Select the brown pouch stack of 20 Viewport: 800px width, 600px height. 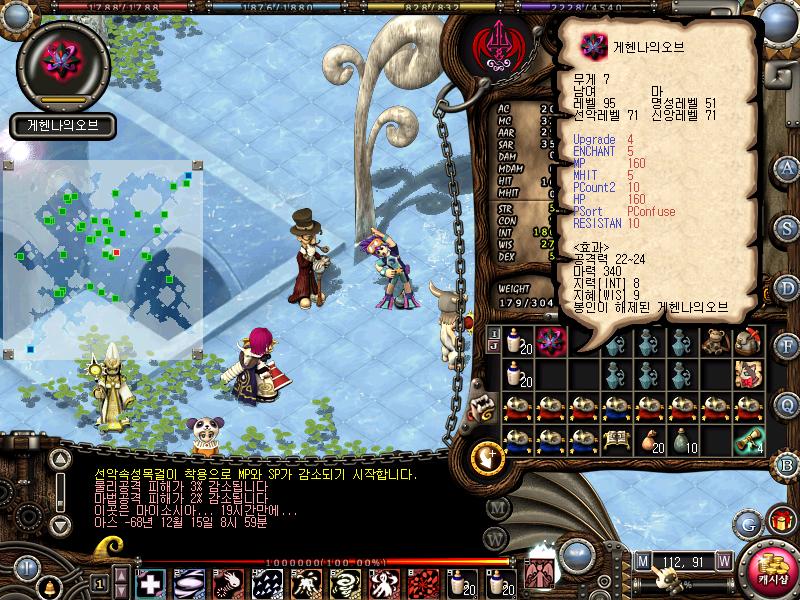pos(650,440)
